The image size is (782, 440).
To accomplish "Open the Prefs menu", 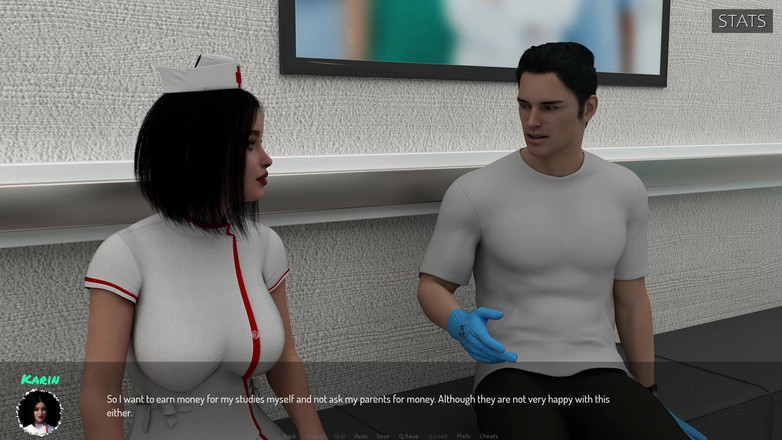I will coord(464,436).
